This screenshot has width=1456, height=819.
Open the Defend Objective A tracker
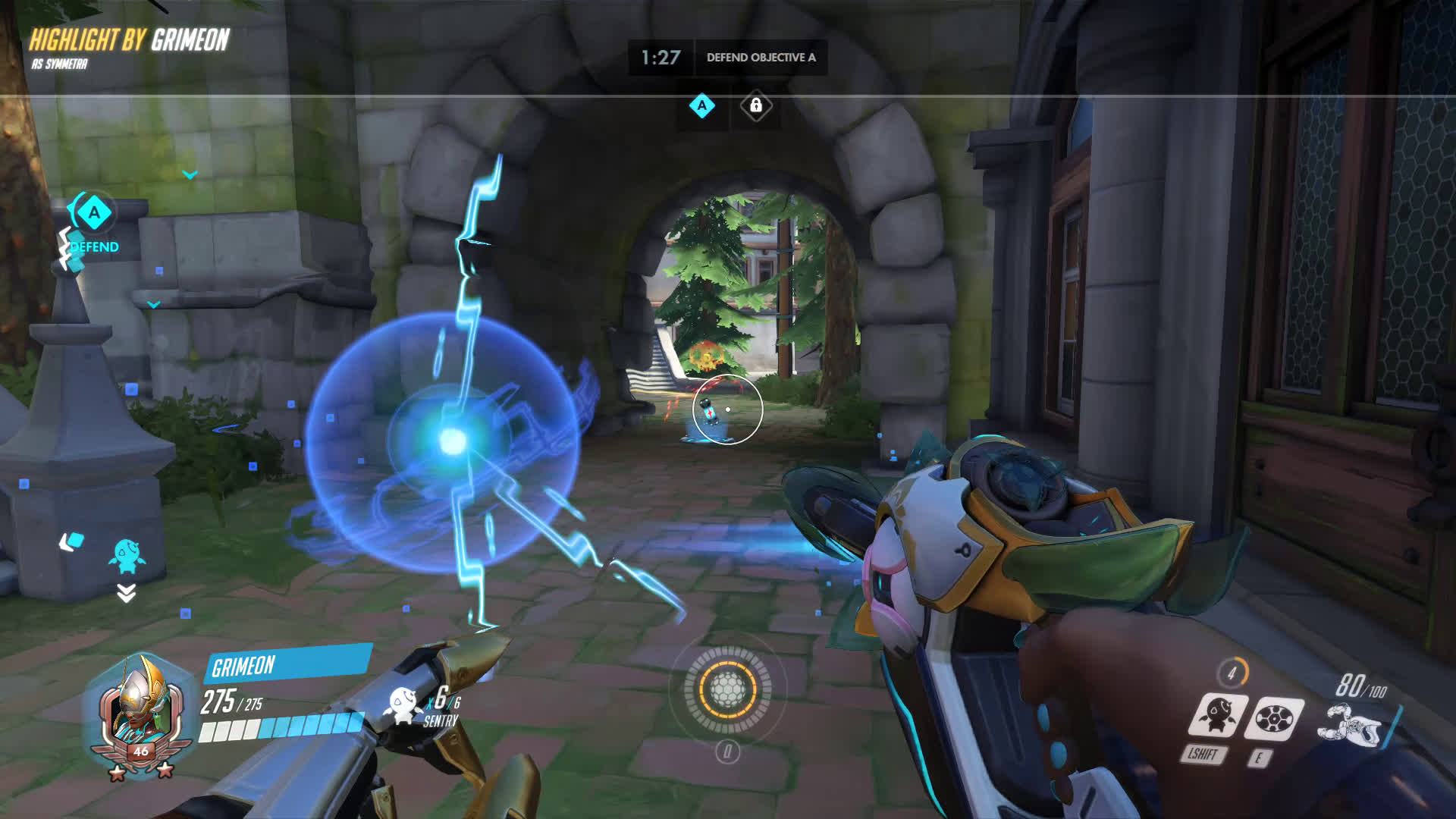(x=761, y=58)
